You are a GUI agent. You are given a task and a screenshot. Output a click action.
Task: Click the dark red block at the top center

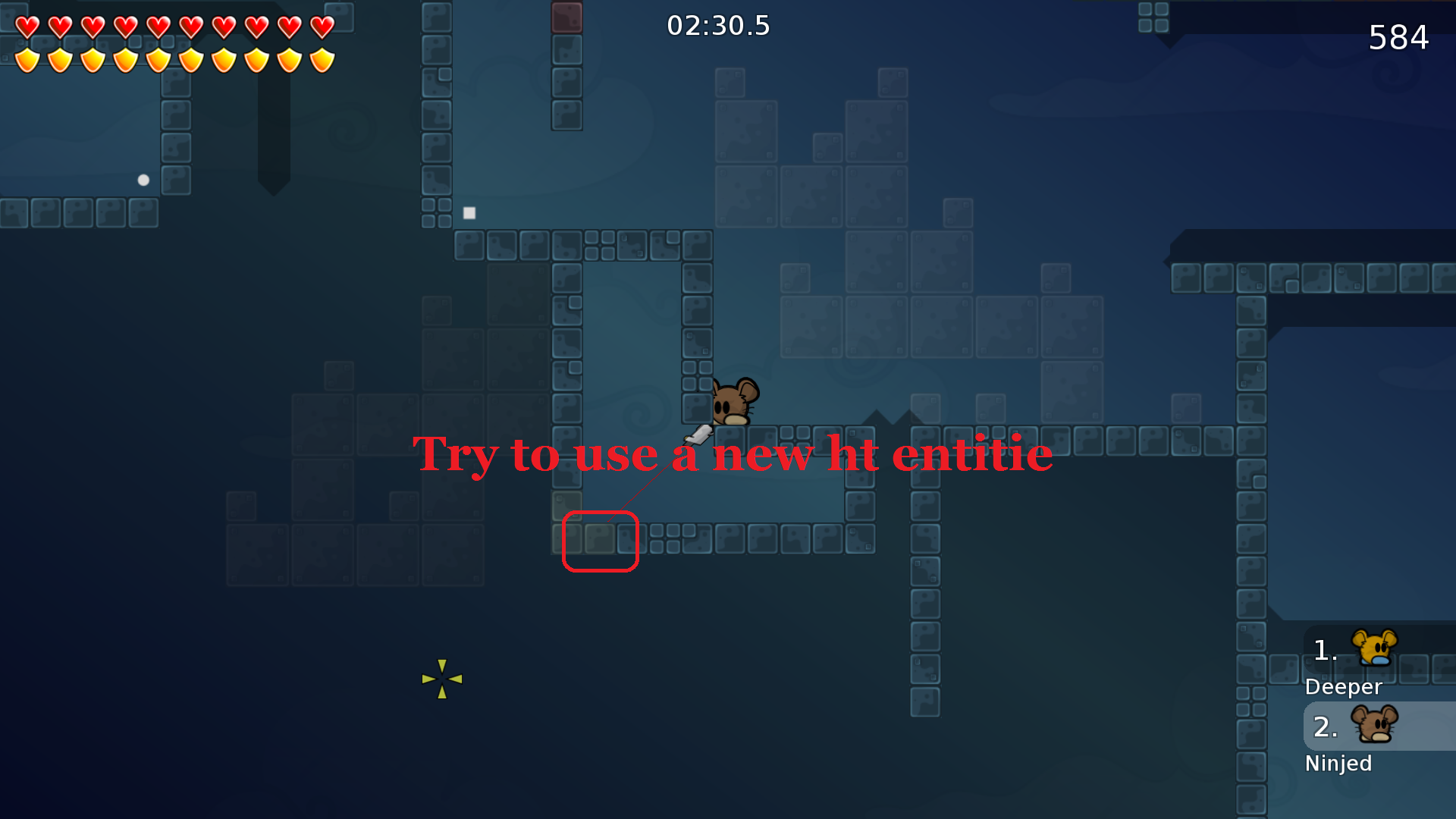pos(568,16)
